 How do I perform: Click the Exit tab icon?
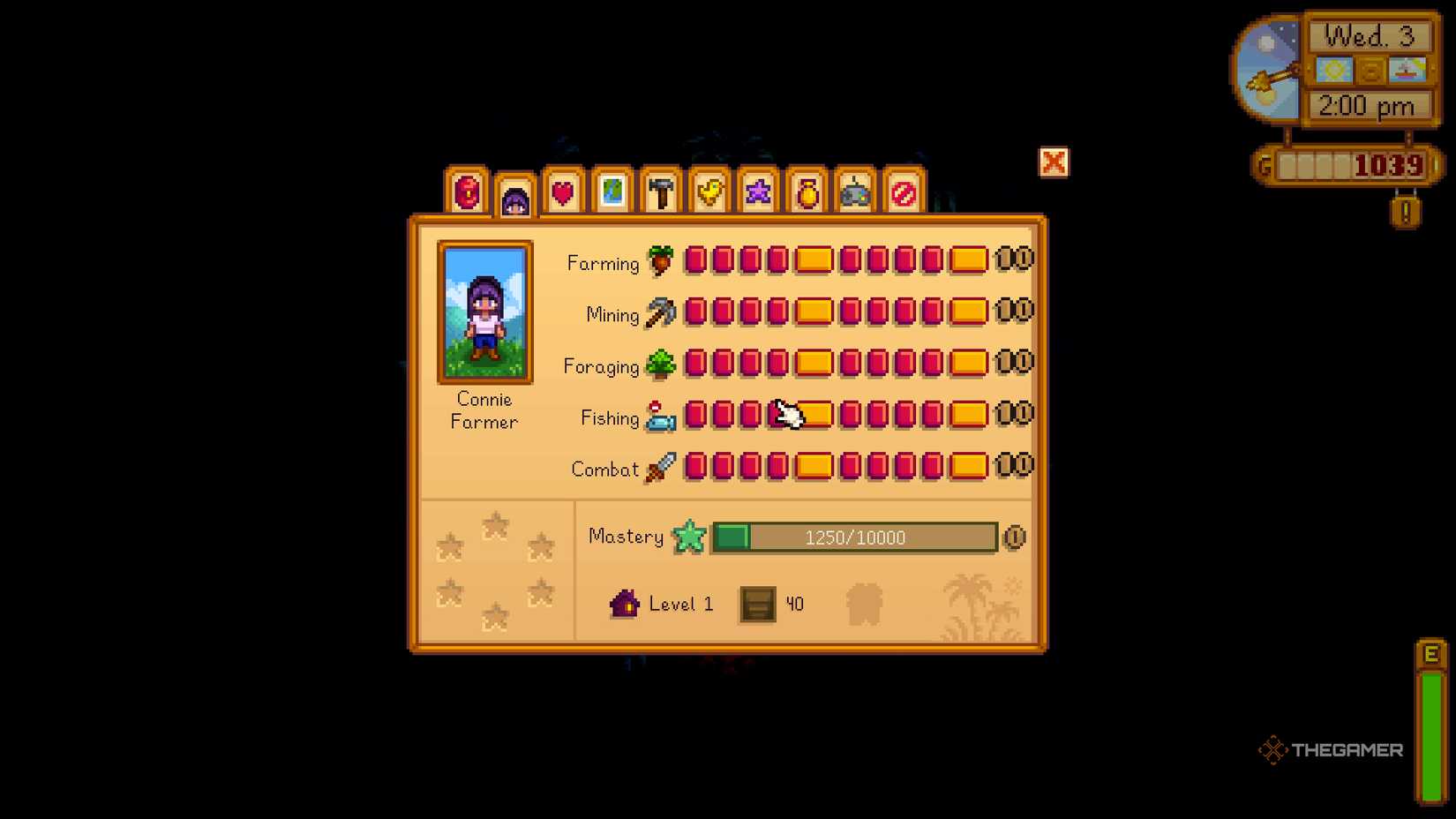(x=903, y=190)
